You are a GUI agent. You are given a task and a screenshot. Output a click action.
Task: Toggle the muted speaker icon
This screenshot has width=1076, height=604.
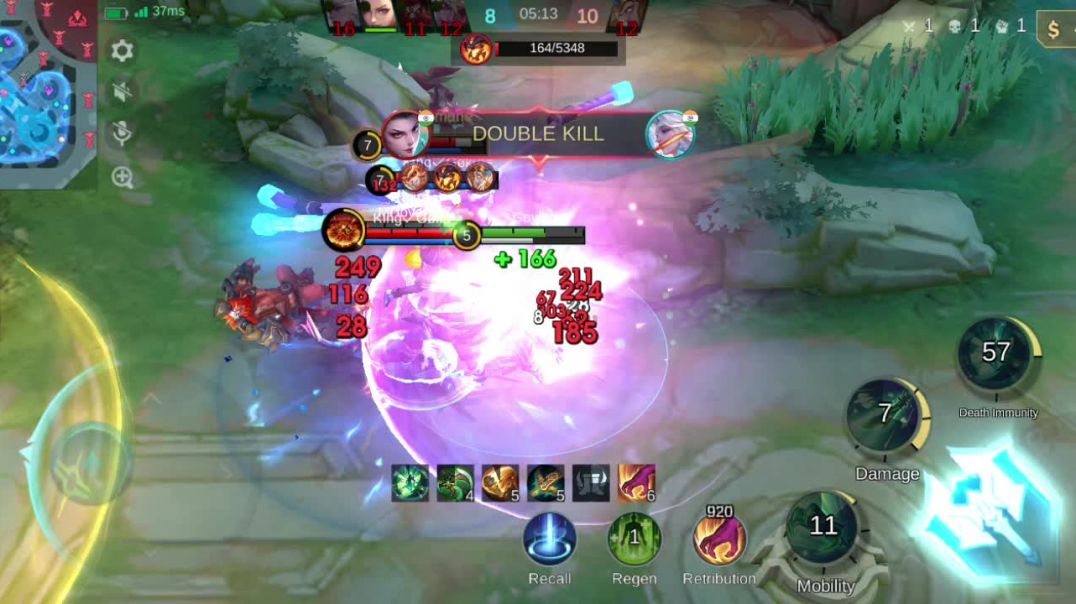[122, 93]
